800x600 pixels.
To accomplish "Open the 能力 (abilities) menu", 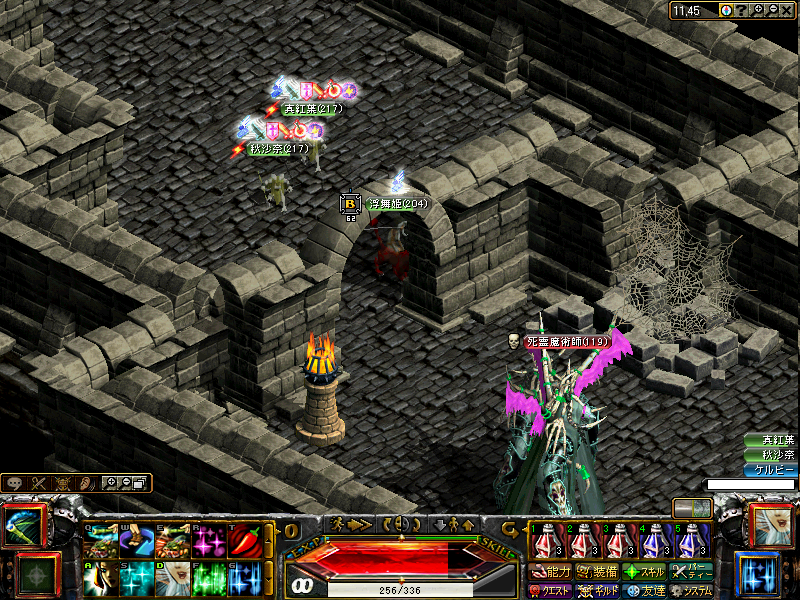I will (552, 573).
